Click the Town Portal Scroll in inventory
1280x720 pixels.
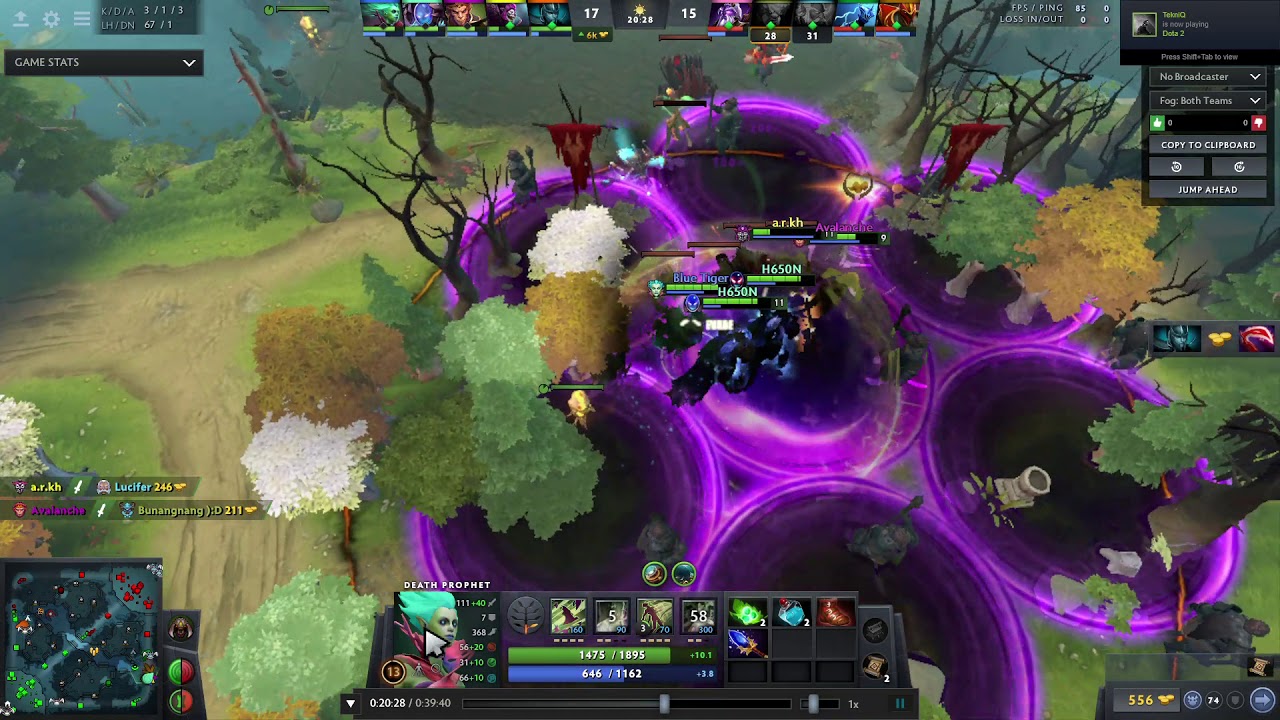(873, 667)
